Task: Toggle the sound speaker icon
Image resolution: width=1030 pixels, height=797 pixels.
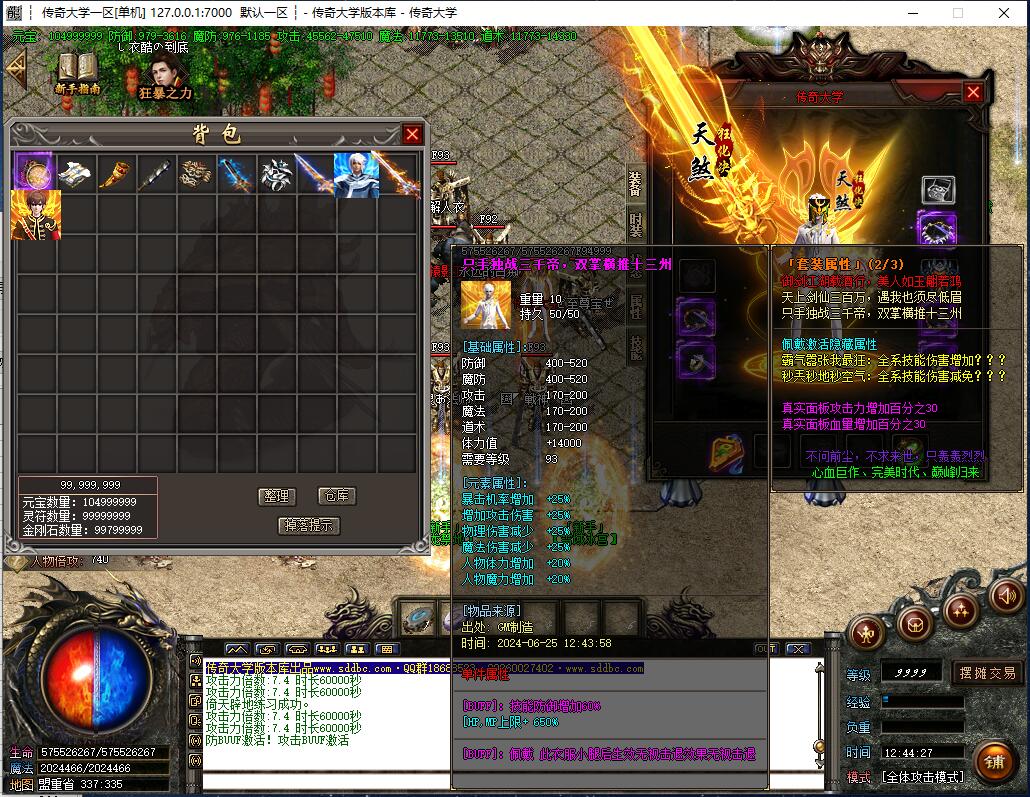Action: tap(1006, 597)
